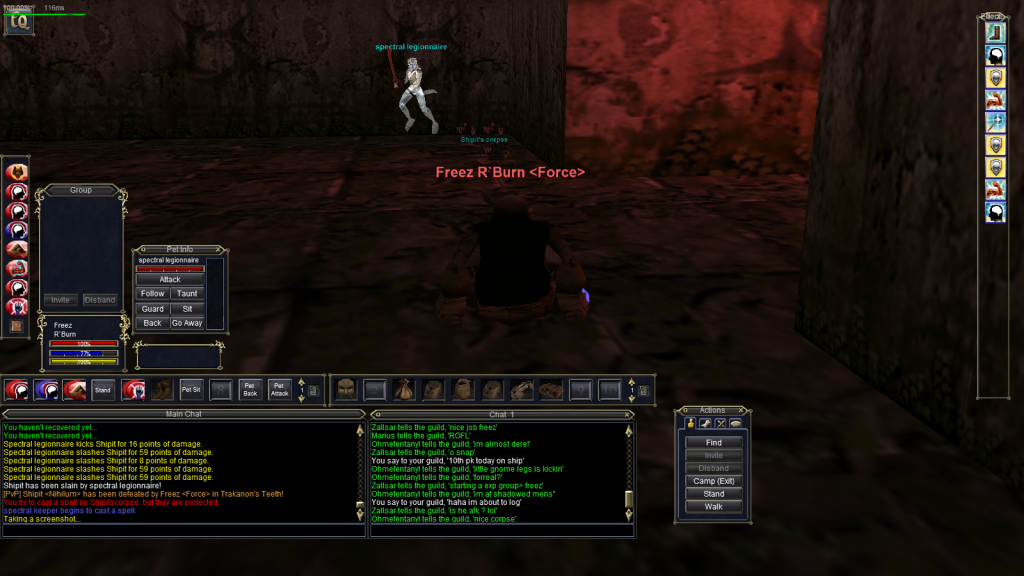Viewport: 1024px width, 576px height.
Task: Activate the Pet Sit hotbar button
Action: (x=190, y=389)
